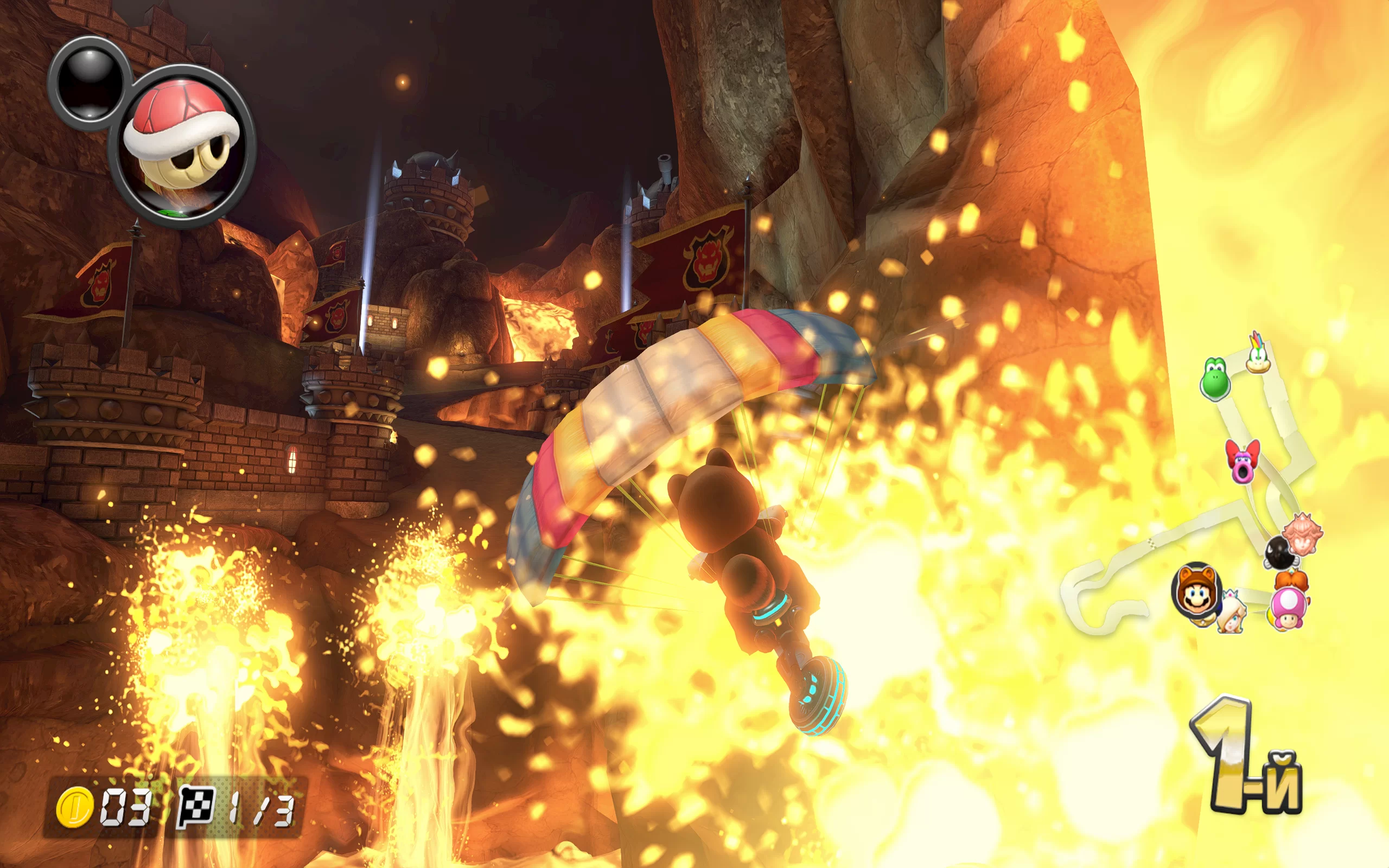
Task: Click Lemmy's rainbow-haired minimap icon
Action: tap(1258, 354)
